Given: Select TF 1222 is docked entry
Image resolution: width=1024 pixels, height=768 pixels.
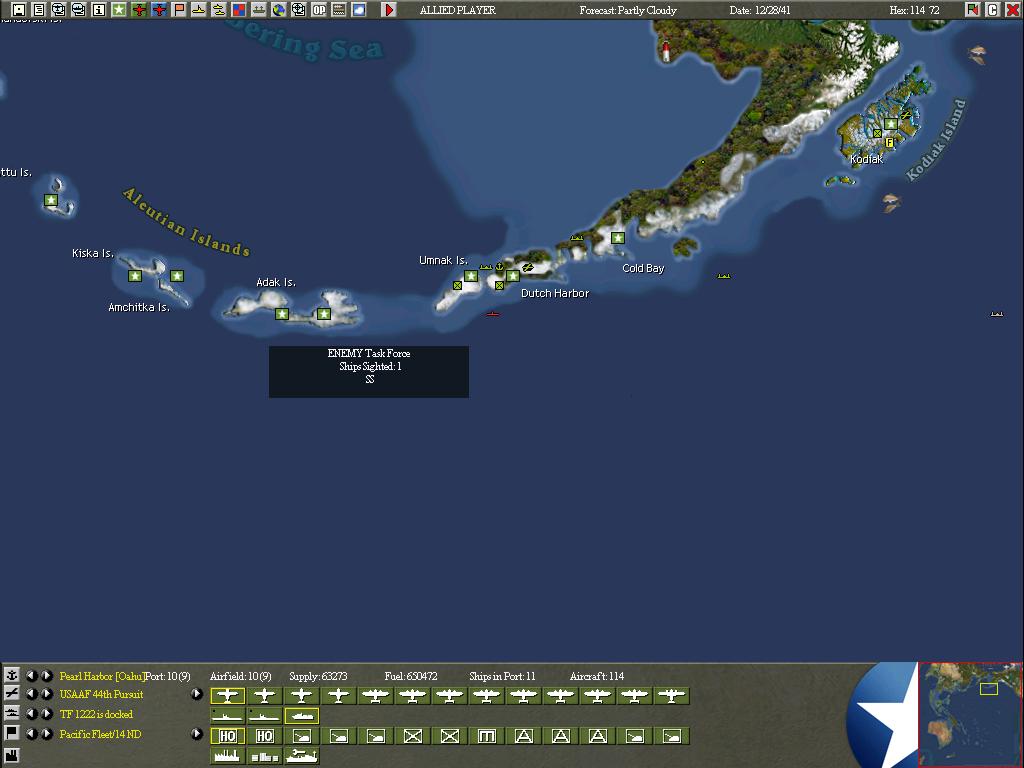Looking at the screenshot, I should coord(96,715).
